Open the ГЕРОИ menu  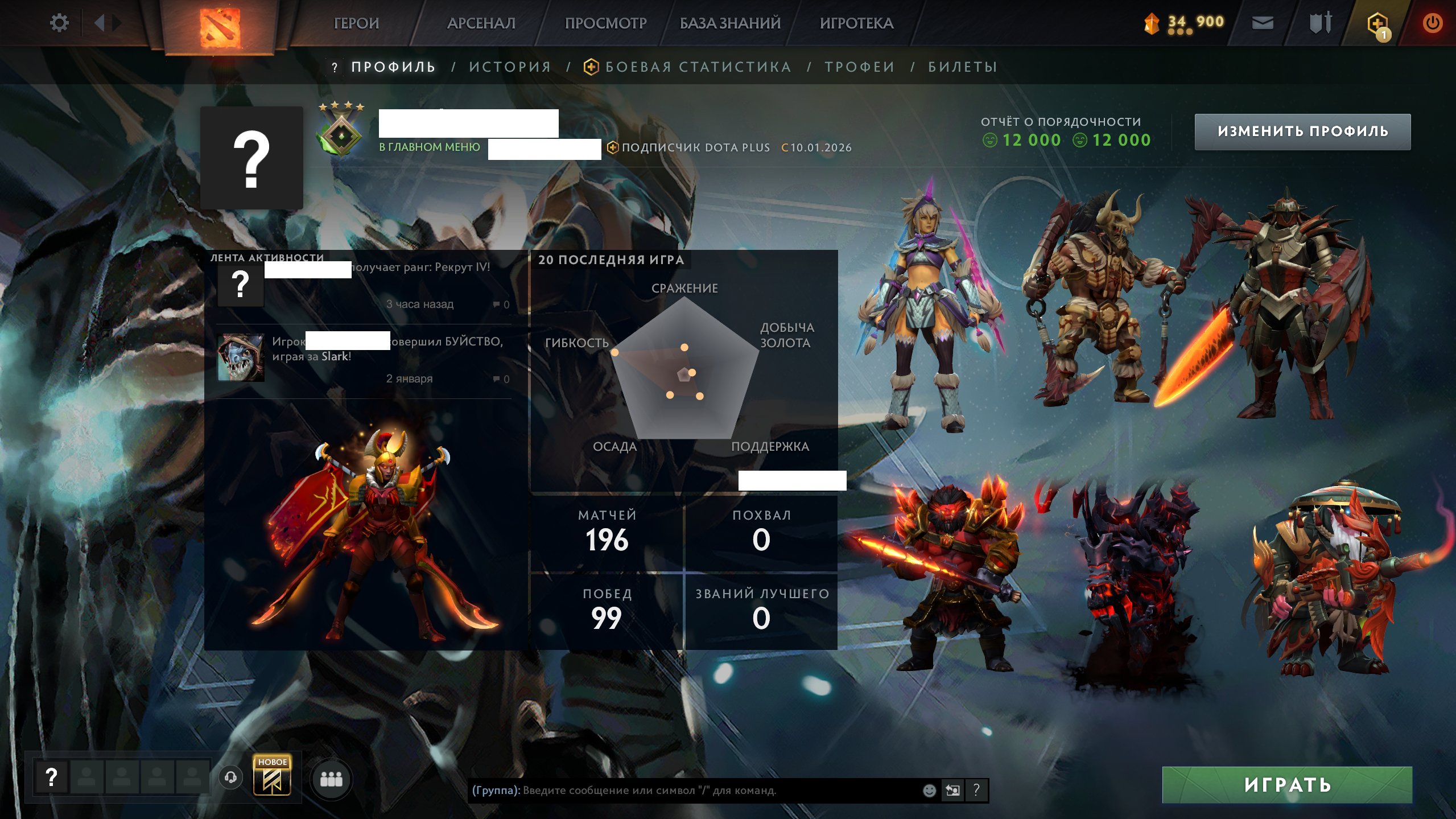pos(356,23)
